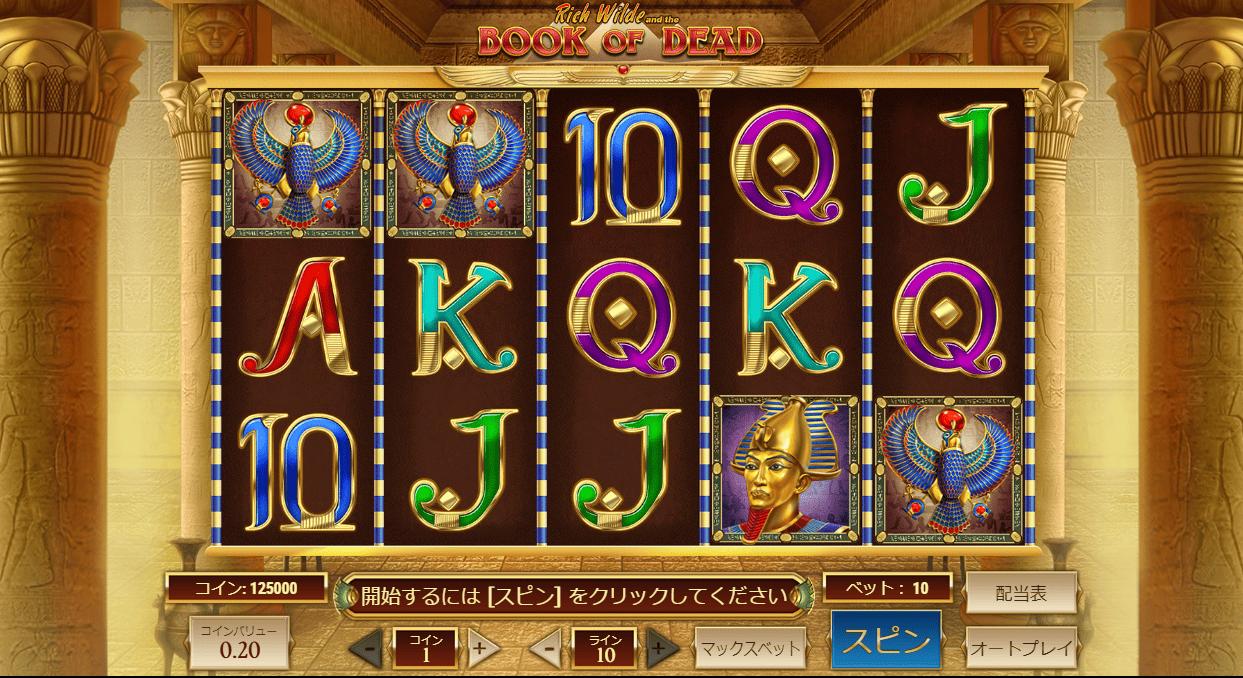Add more ライン paylines
This screenshot has width=1243, height=678.
(659, 648)
